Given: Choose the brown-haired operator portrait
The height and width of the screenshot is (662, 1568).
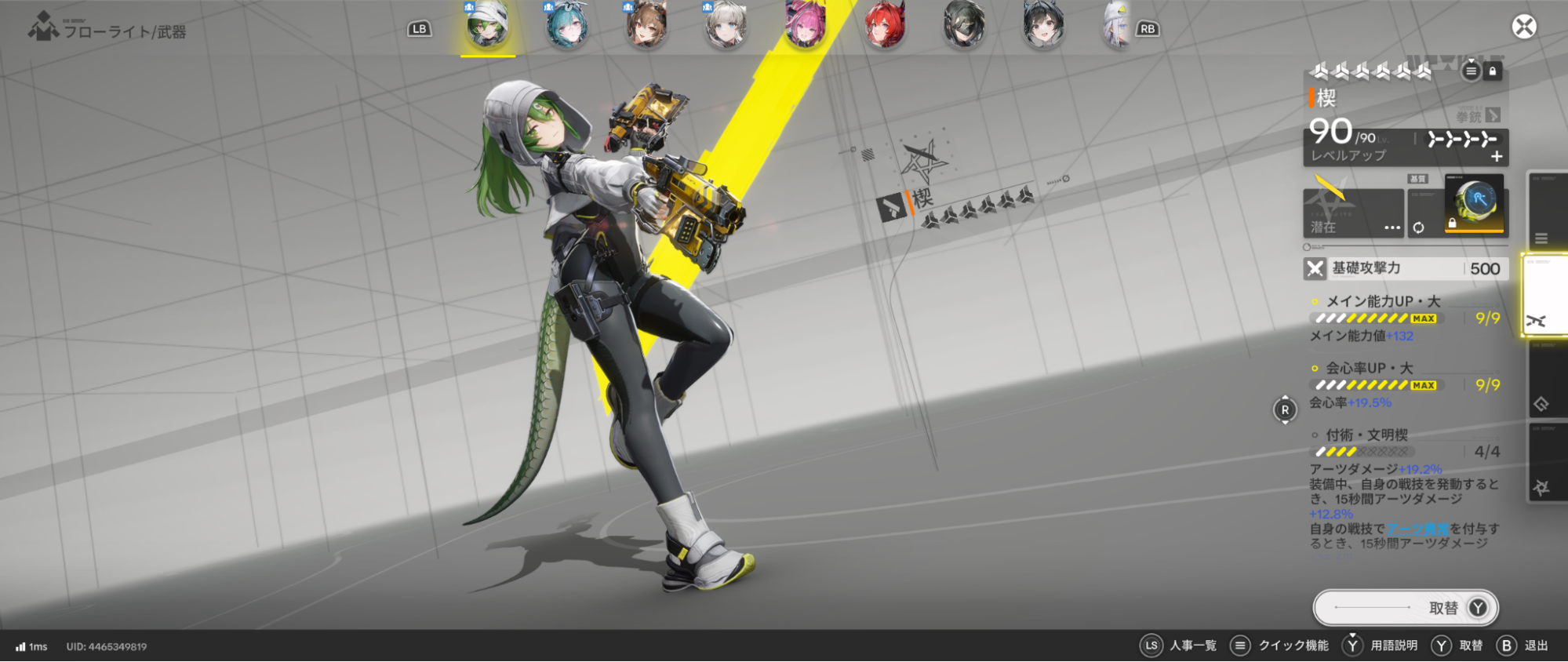Looking at the screenshot, I should (646, 27).
